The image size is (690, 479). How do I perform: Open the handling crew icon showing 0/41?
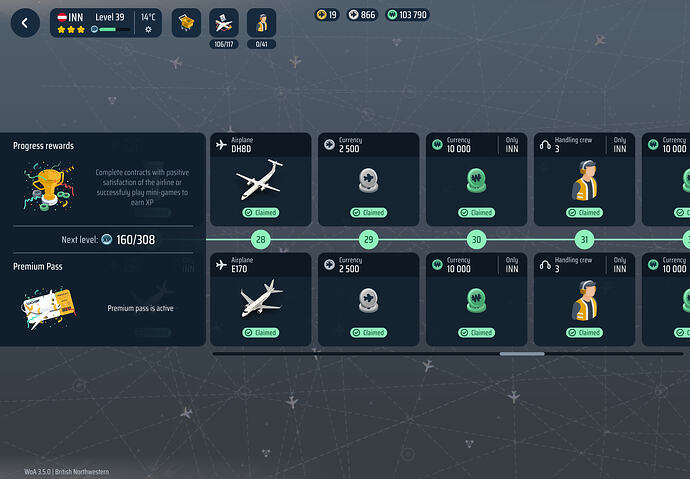(x=261, y=23)
